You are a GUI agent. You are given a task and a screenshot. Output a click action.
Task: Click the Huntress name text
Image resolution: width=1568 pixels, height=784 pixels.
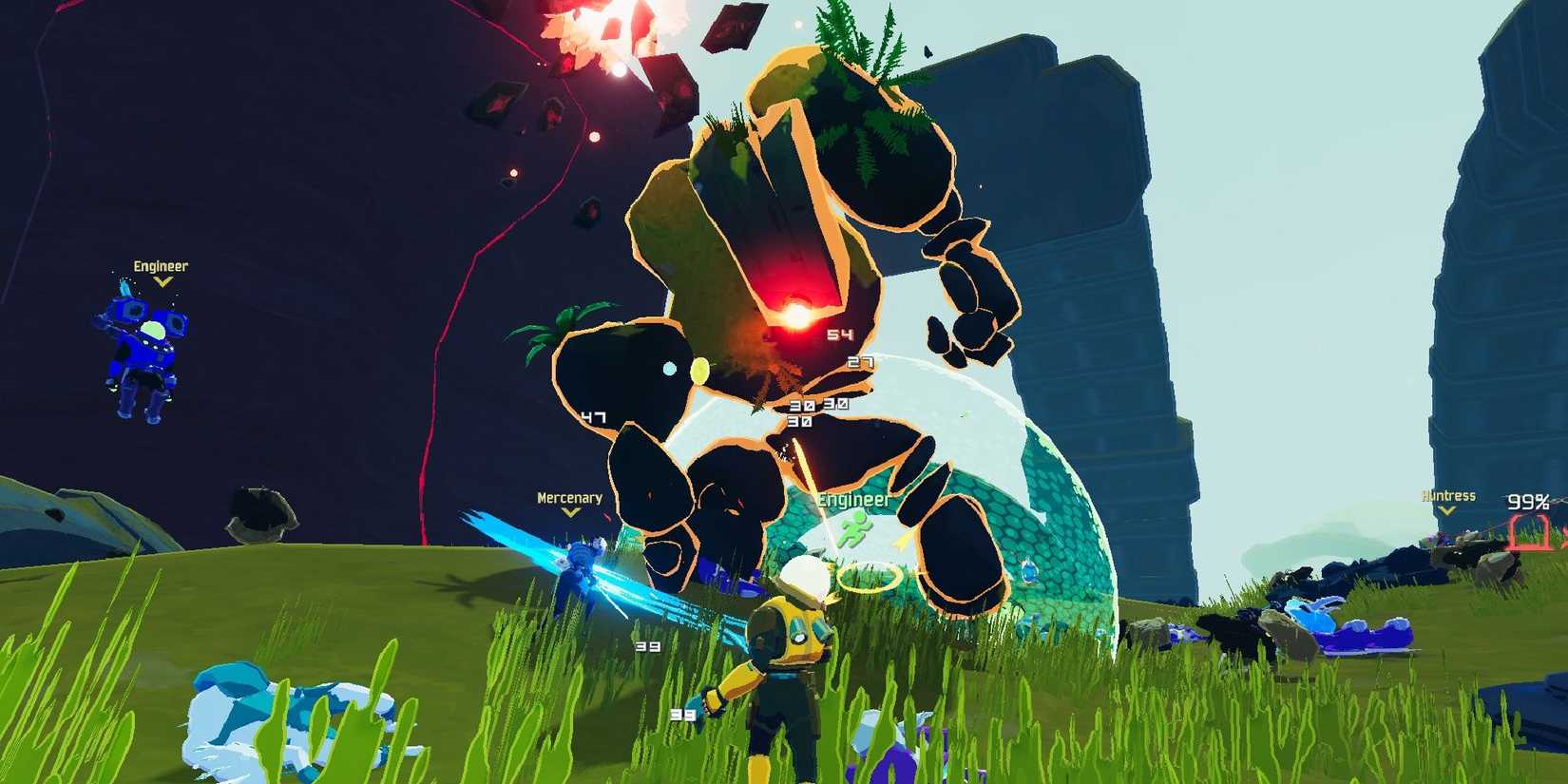coord(1449,496)
